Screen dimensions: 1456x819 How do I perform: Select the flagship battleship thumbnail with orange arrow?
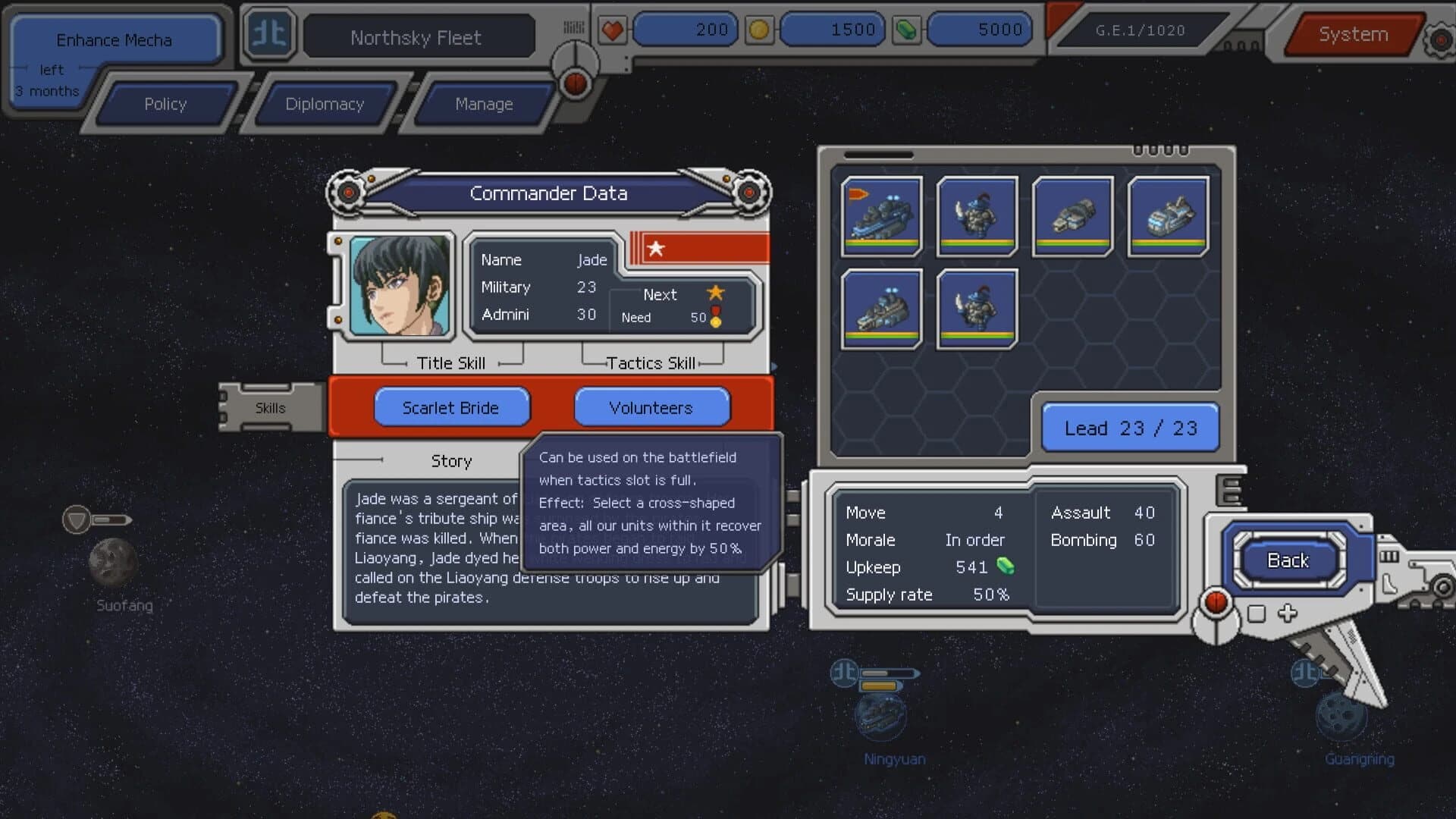880,216
